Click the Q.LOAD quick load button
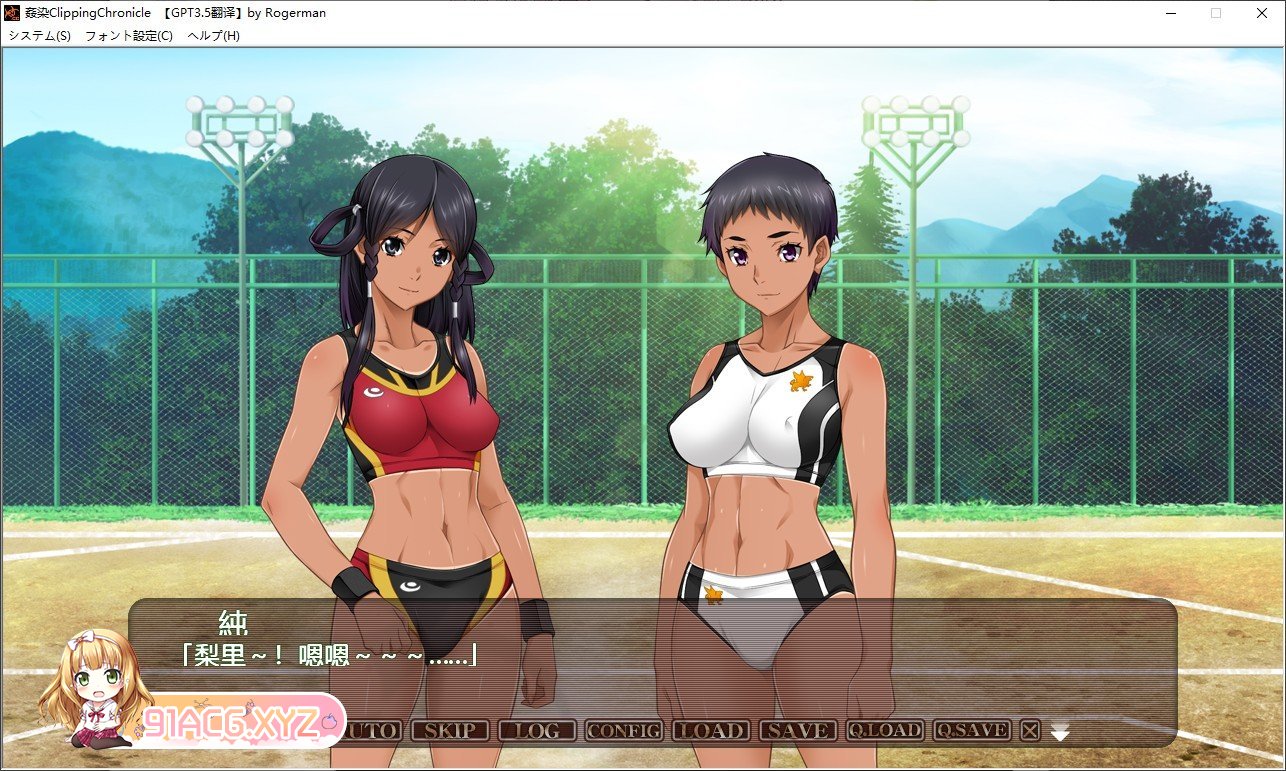1286x771 pixels. pyautogui.click(x=884, y=731)
